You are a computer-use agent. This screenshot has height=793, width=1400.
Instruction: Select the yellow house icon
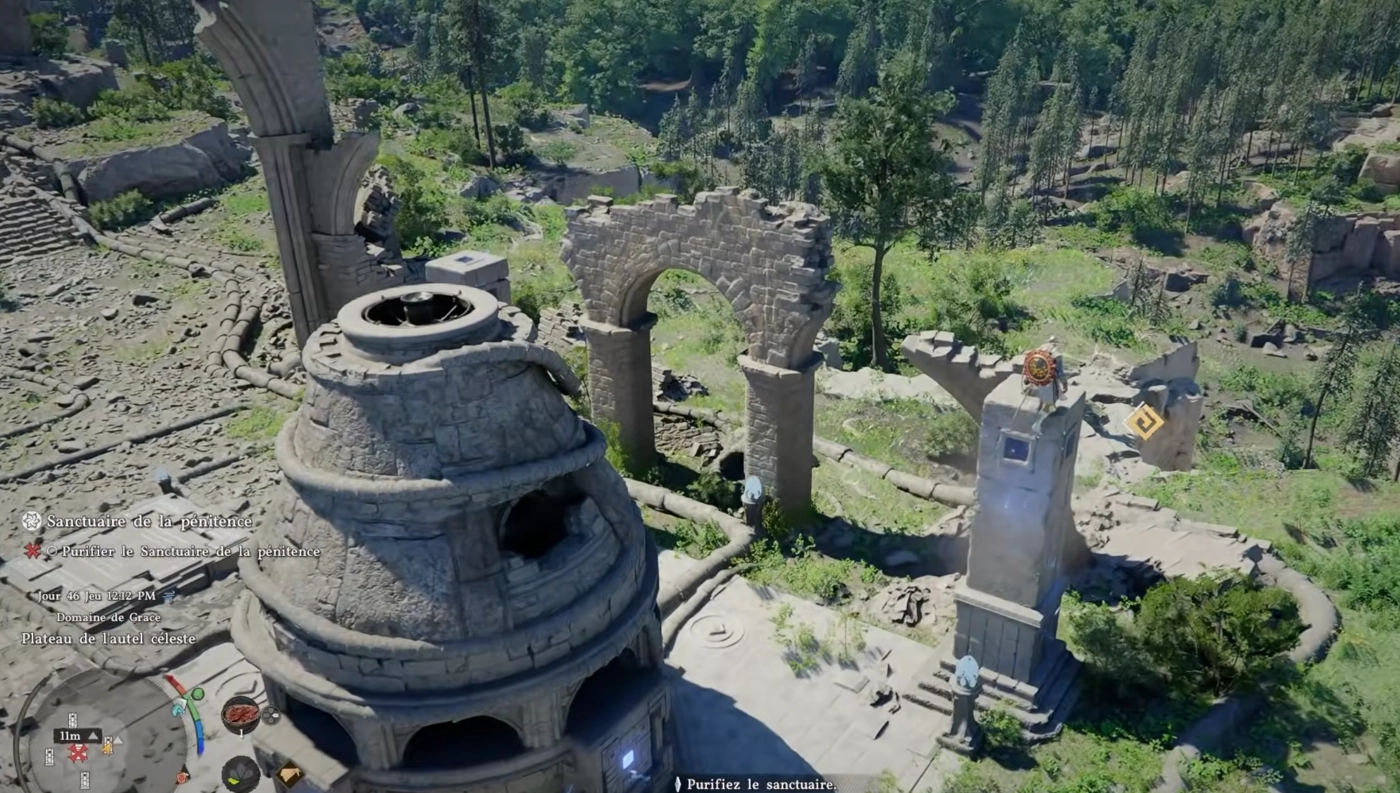click(x=290, y=773)
